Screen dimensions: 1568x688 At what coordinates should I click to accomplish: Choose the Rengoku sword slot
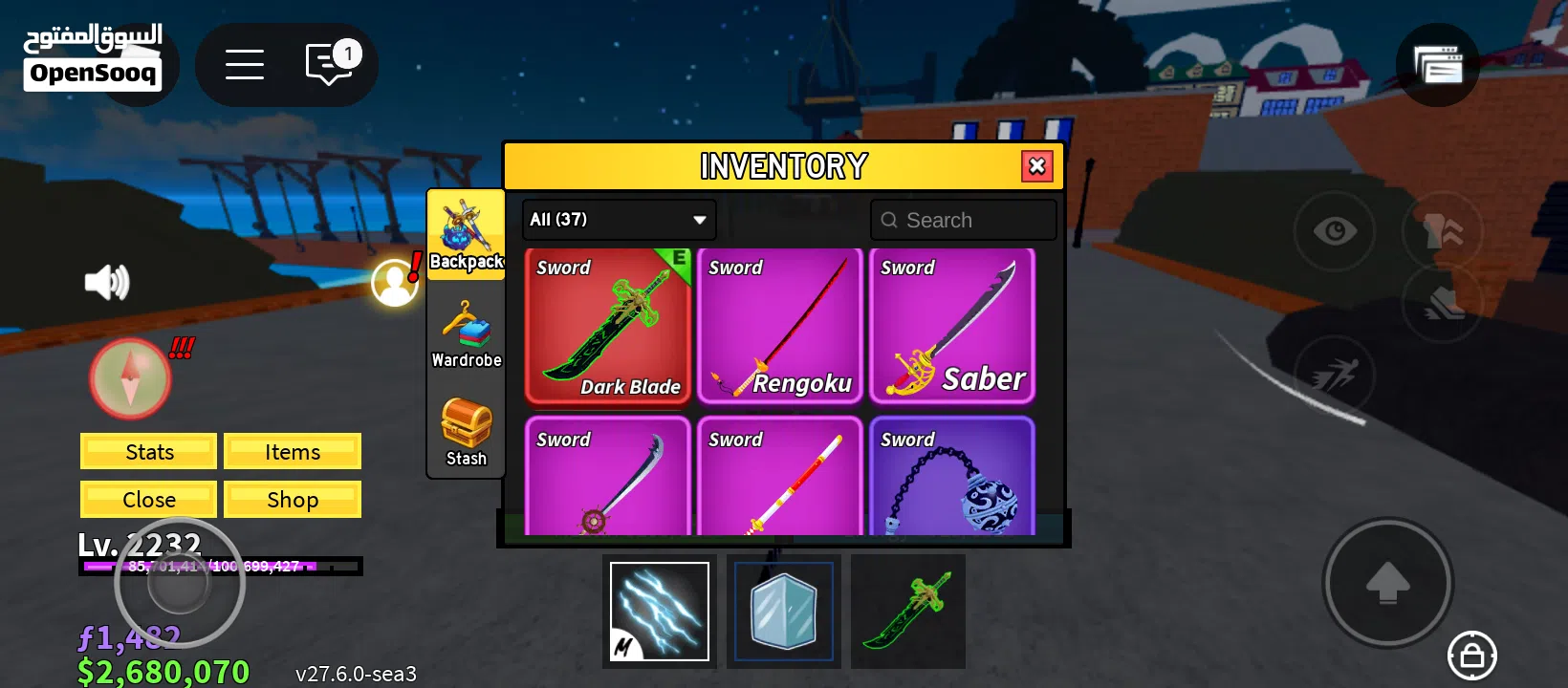pyautogui.click(x=780, y=325)
